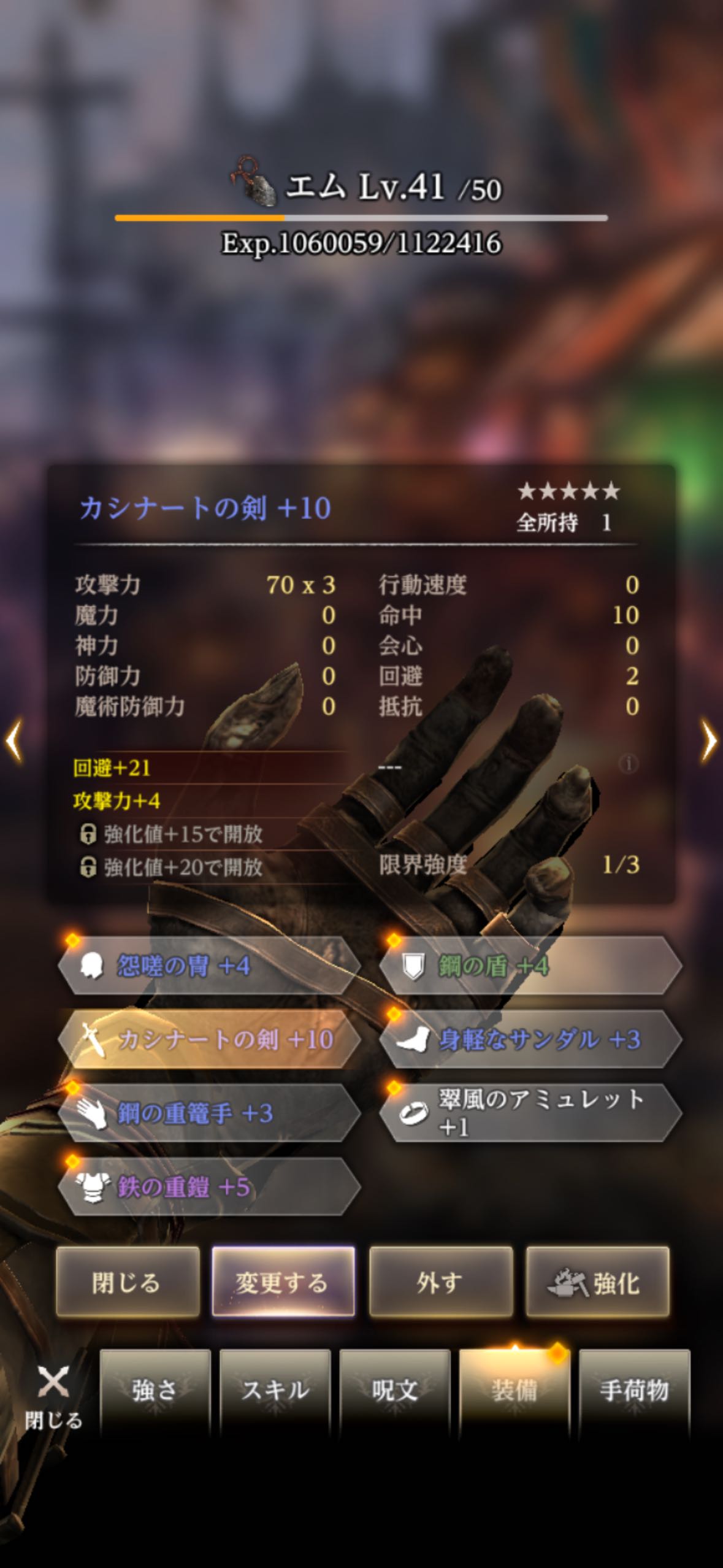Select the 身軽なサンダル +3 boots slot
Image resolution: width=723 pixels, height=1568 pixels.
[x=530, y=1040]
